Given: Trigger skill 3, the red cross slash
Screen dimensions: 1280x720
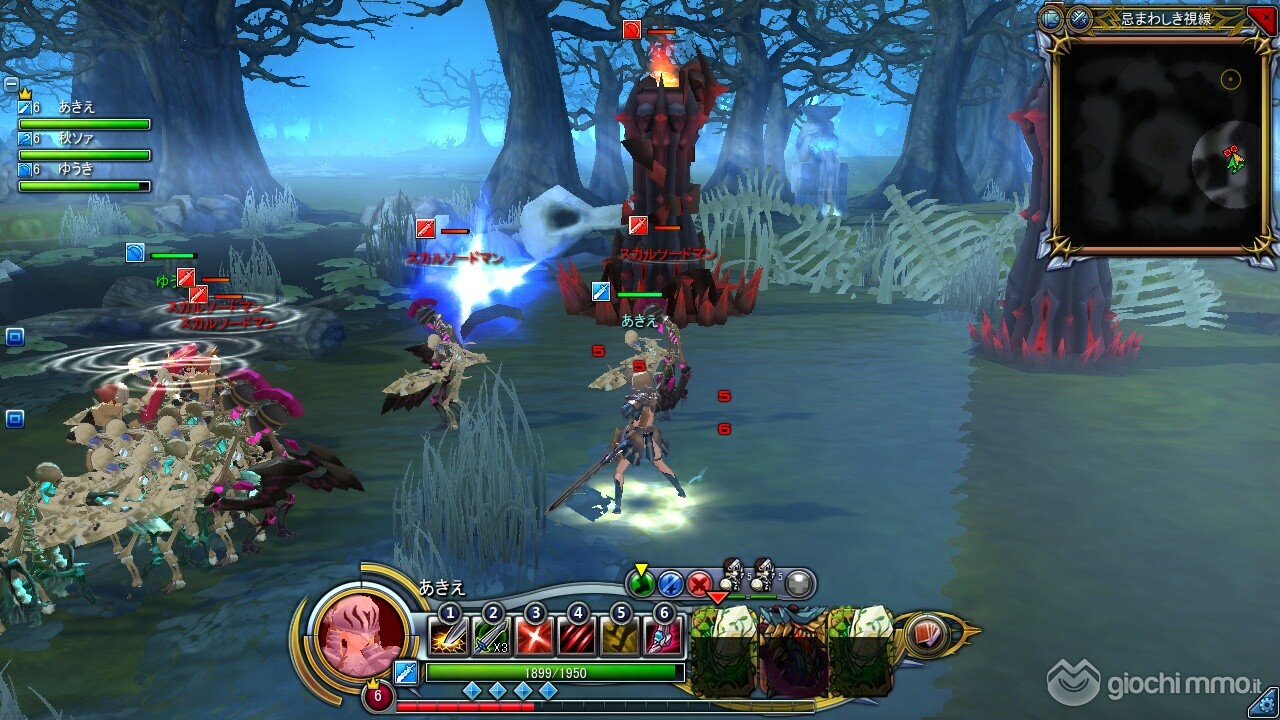Looking at the screenshot, I should (x=535, y=637).
